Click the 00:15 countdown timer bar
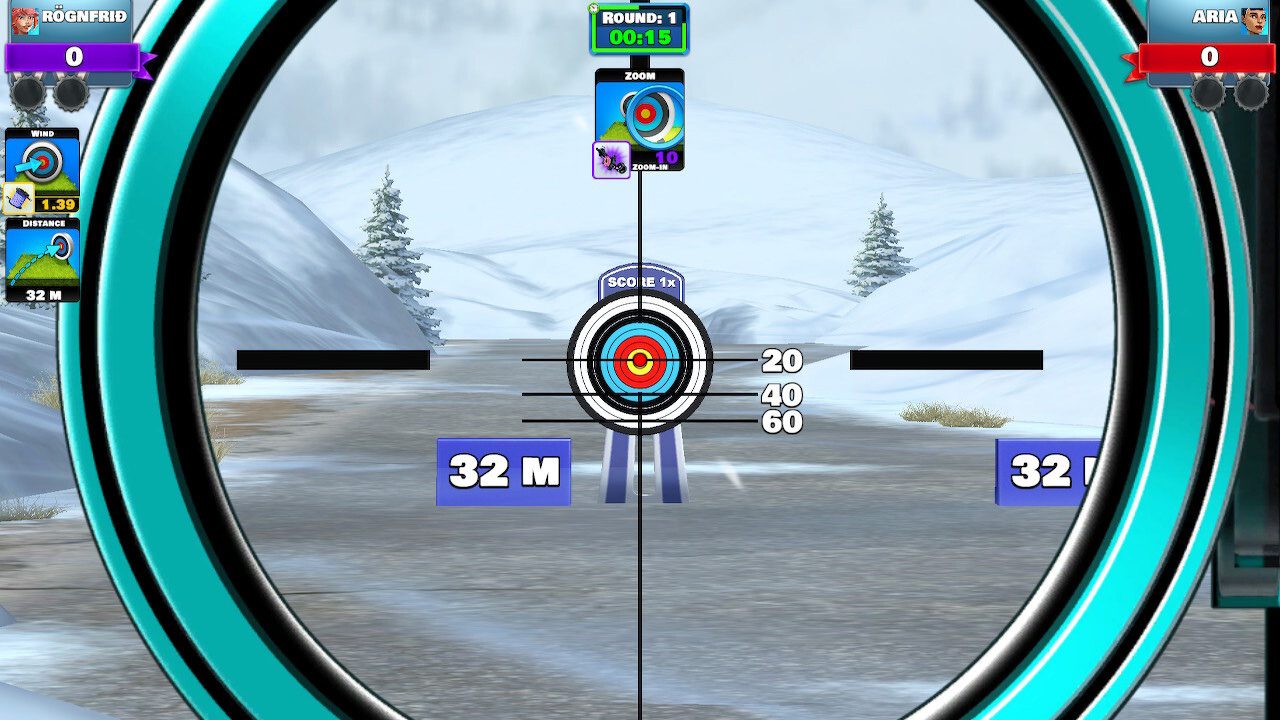Viewport: 1280px width, 720px height. click(639, 35)
